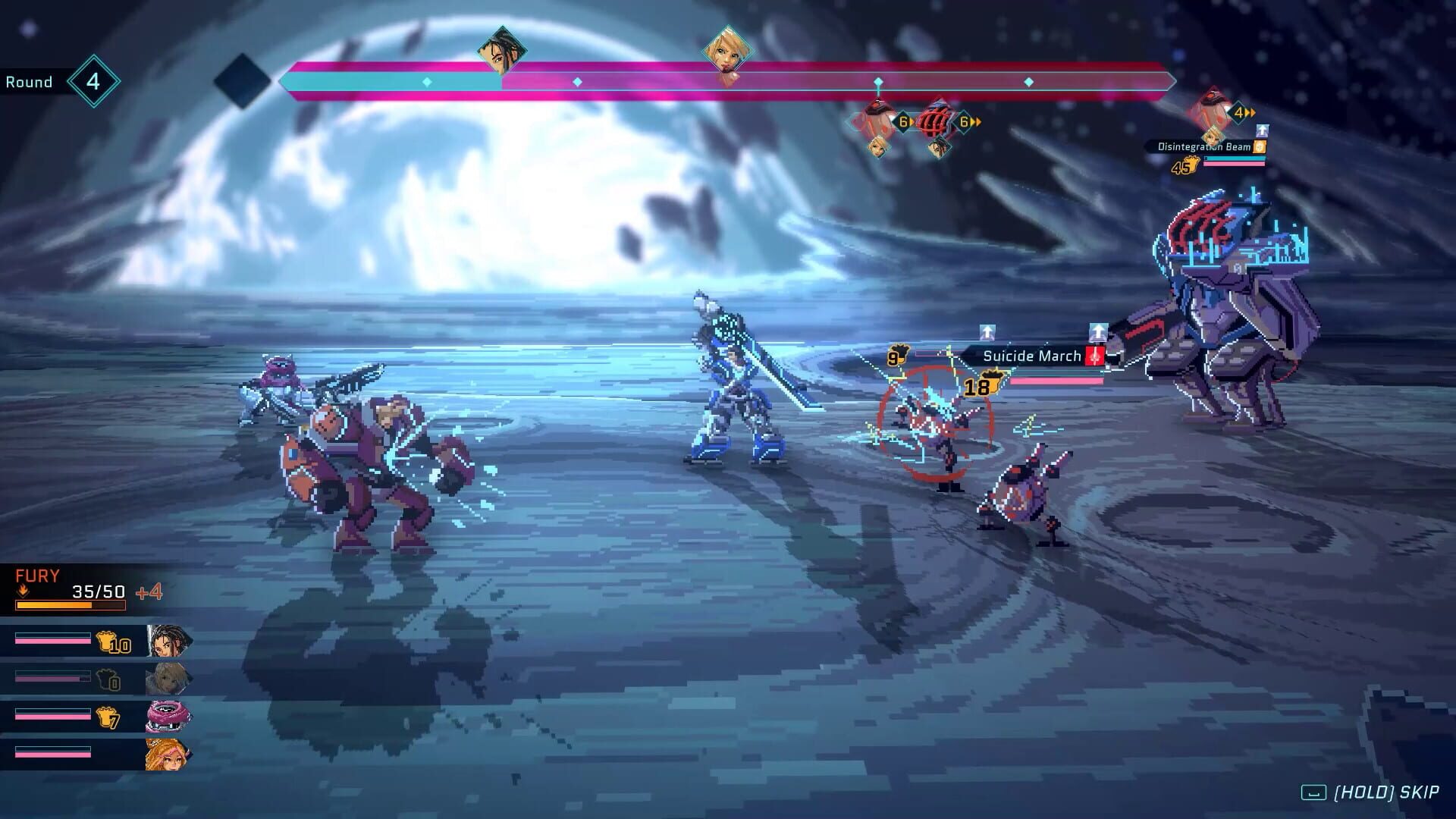
Task: Click the +4 Fury gain indicator
Action: (149, 593)
